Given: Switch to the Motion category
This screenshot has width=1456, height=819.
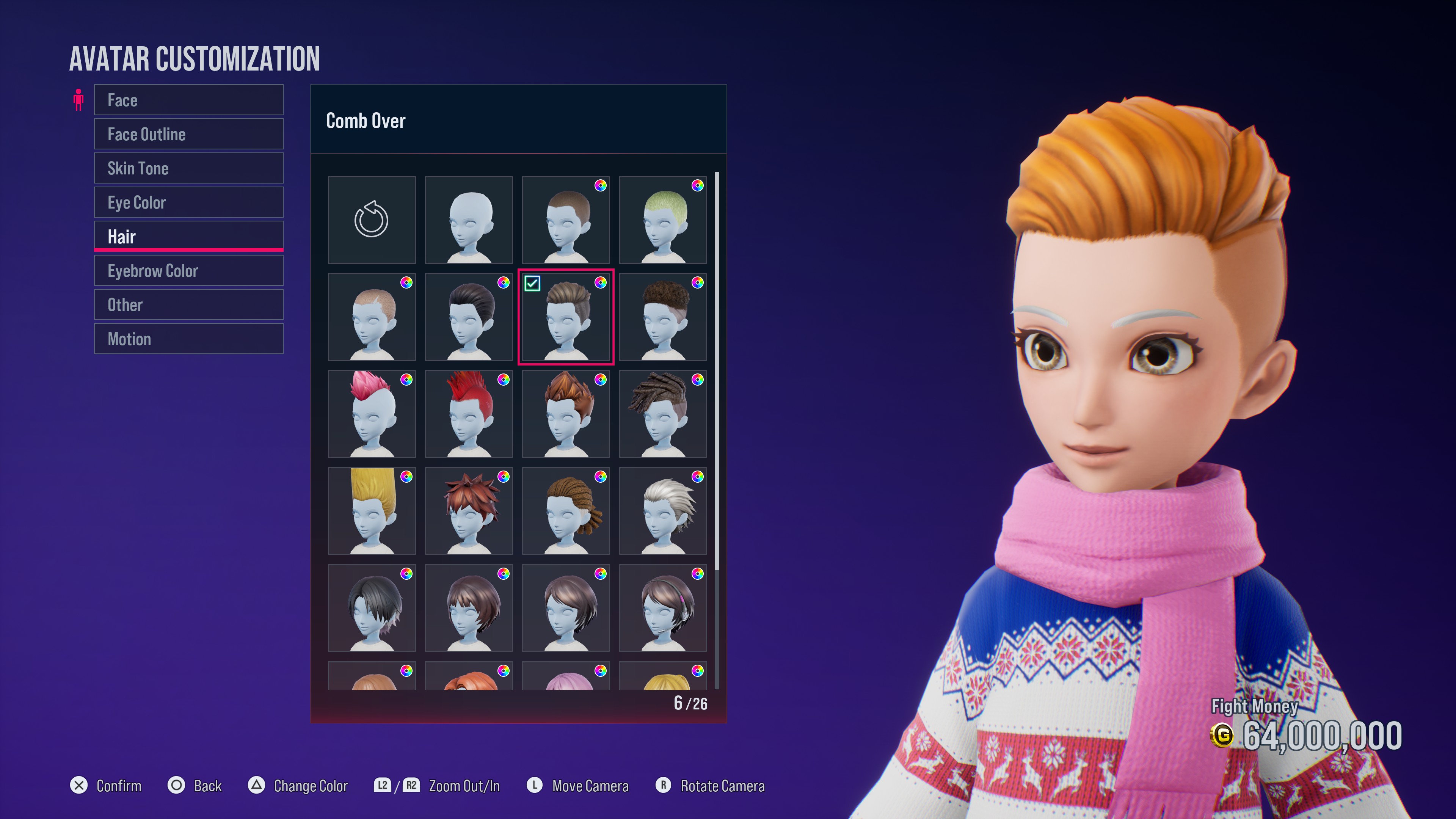Looking at the screenshot, I should pyautogui.click(x=188, y=339).
